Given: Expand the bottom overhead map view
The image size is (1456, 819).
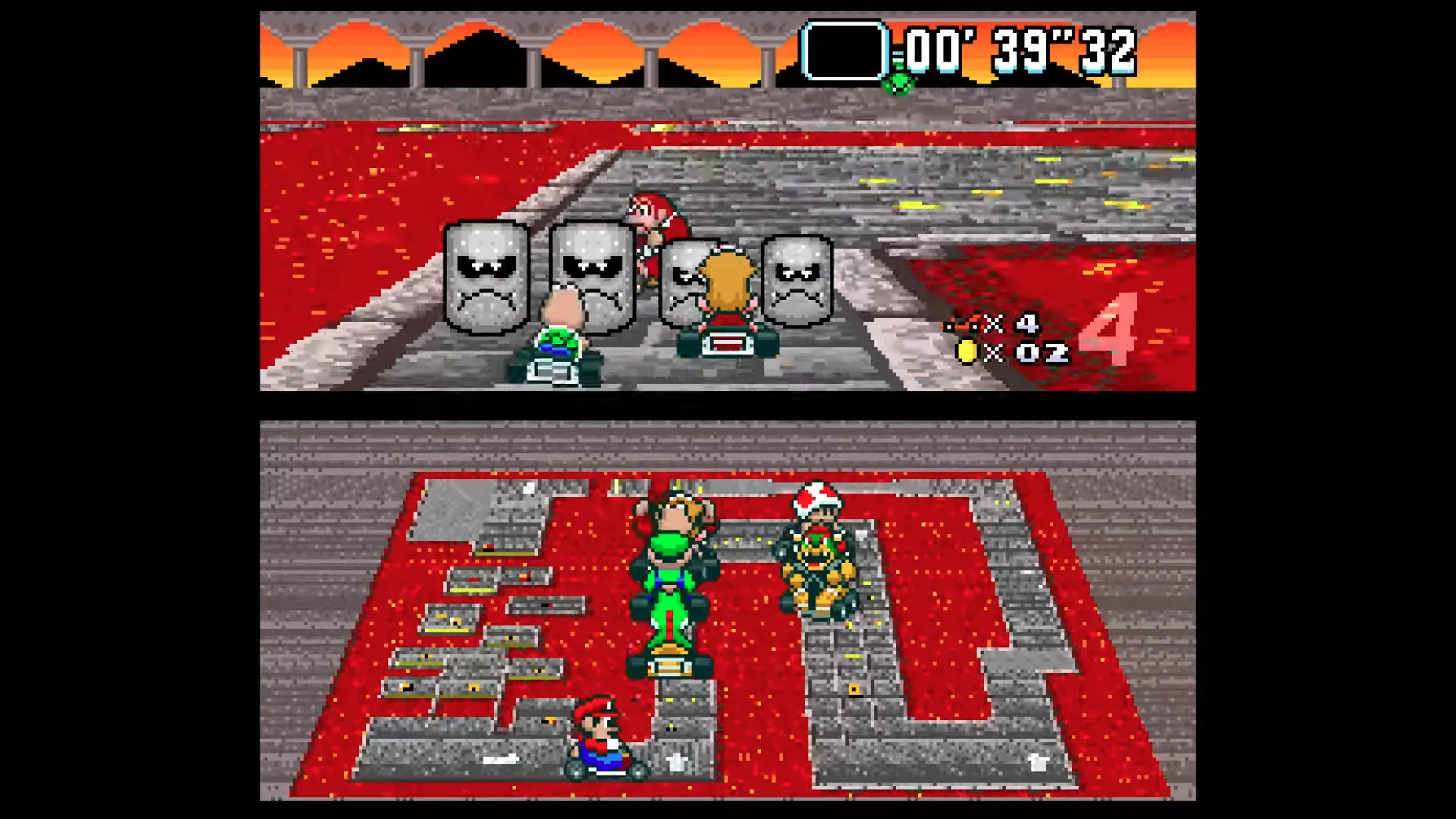Looking at the screenshot, I should (x=728, y=607).
